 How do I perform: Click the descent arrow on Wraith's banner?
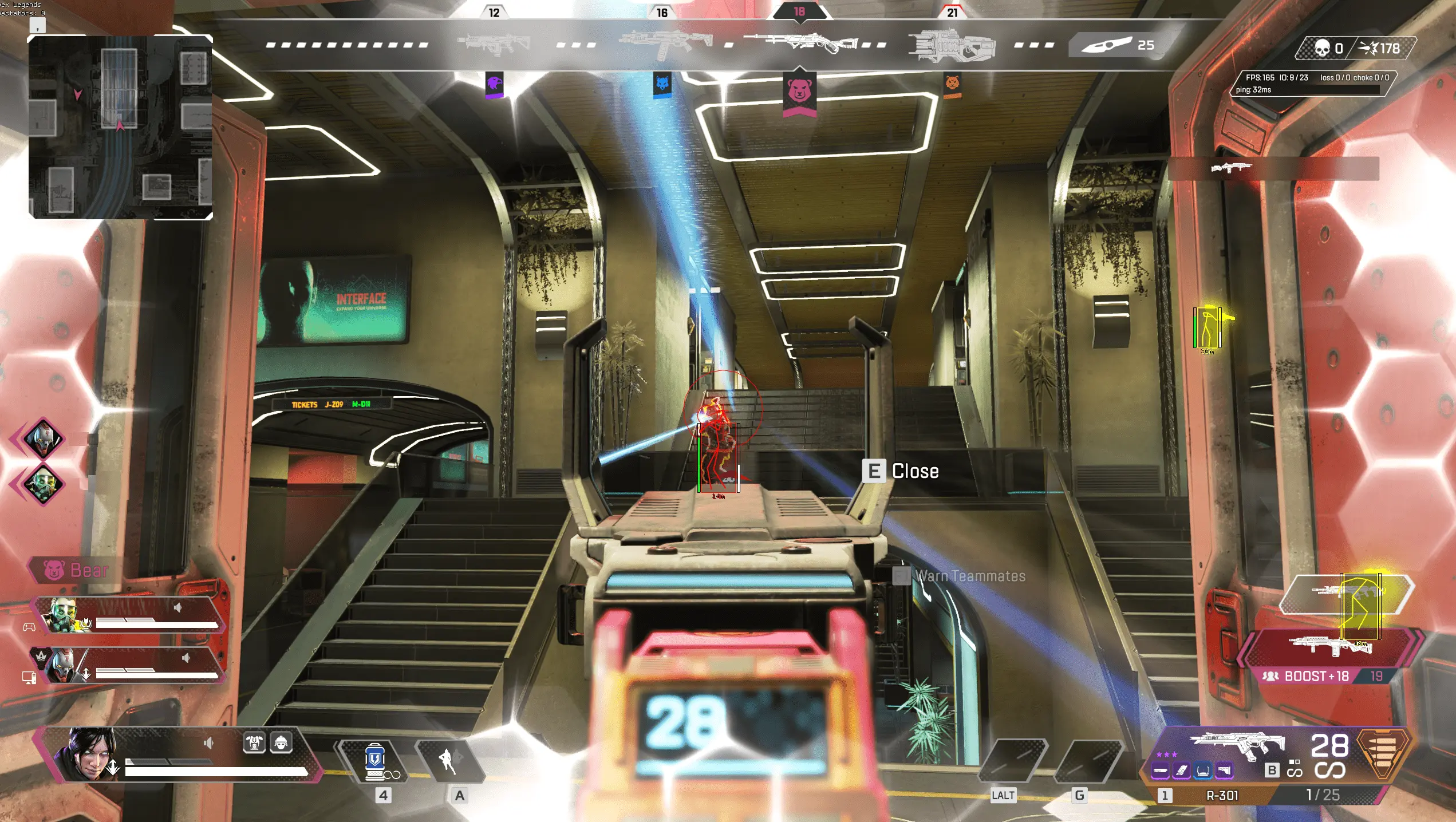[114, 767]
